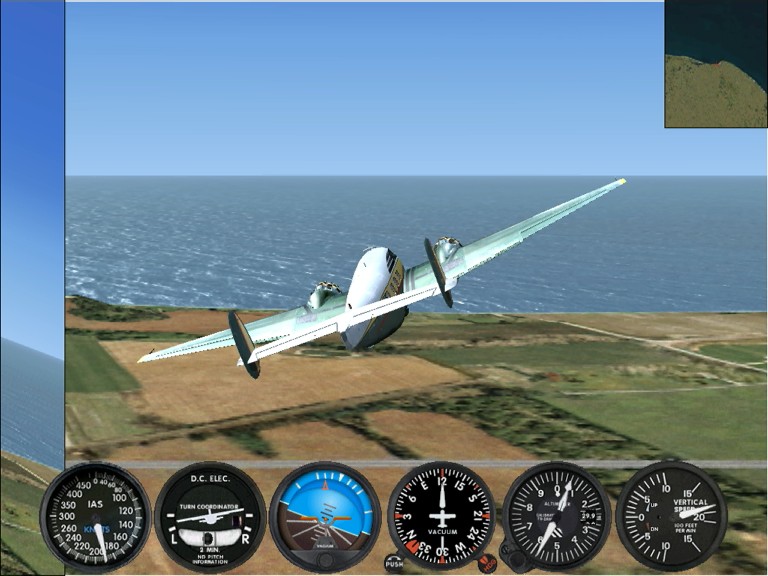Click the PUSH knob on the heading indicator
The width and height of the screenshot is (768, 576).
395,563
